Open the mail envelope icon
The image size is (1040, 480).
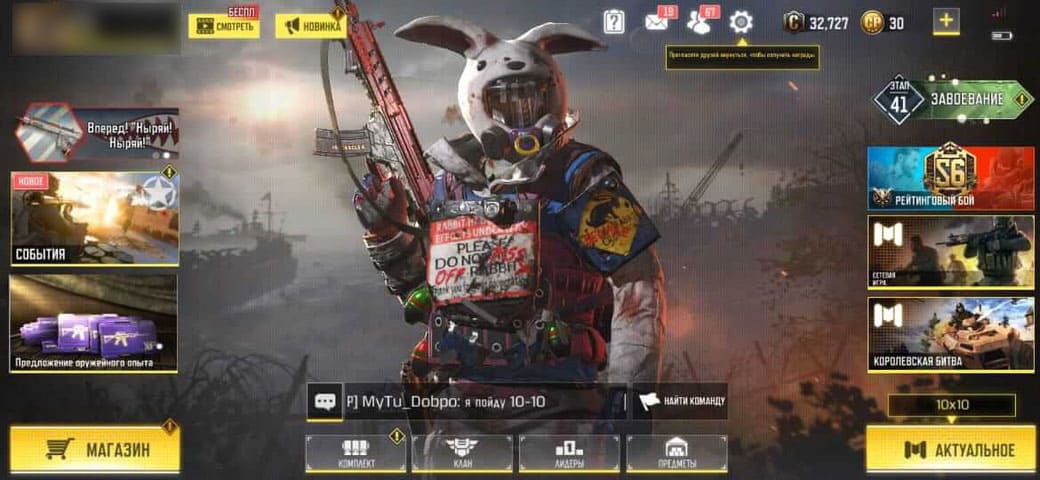(x=656, y=22)
